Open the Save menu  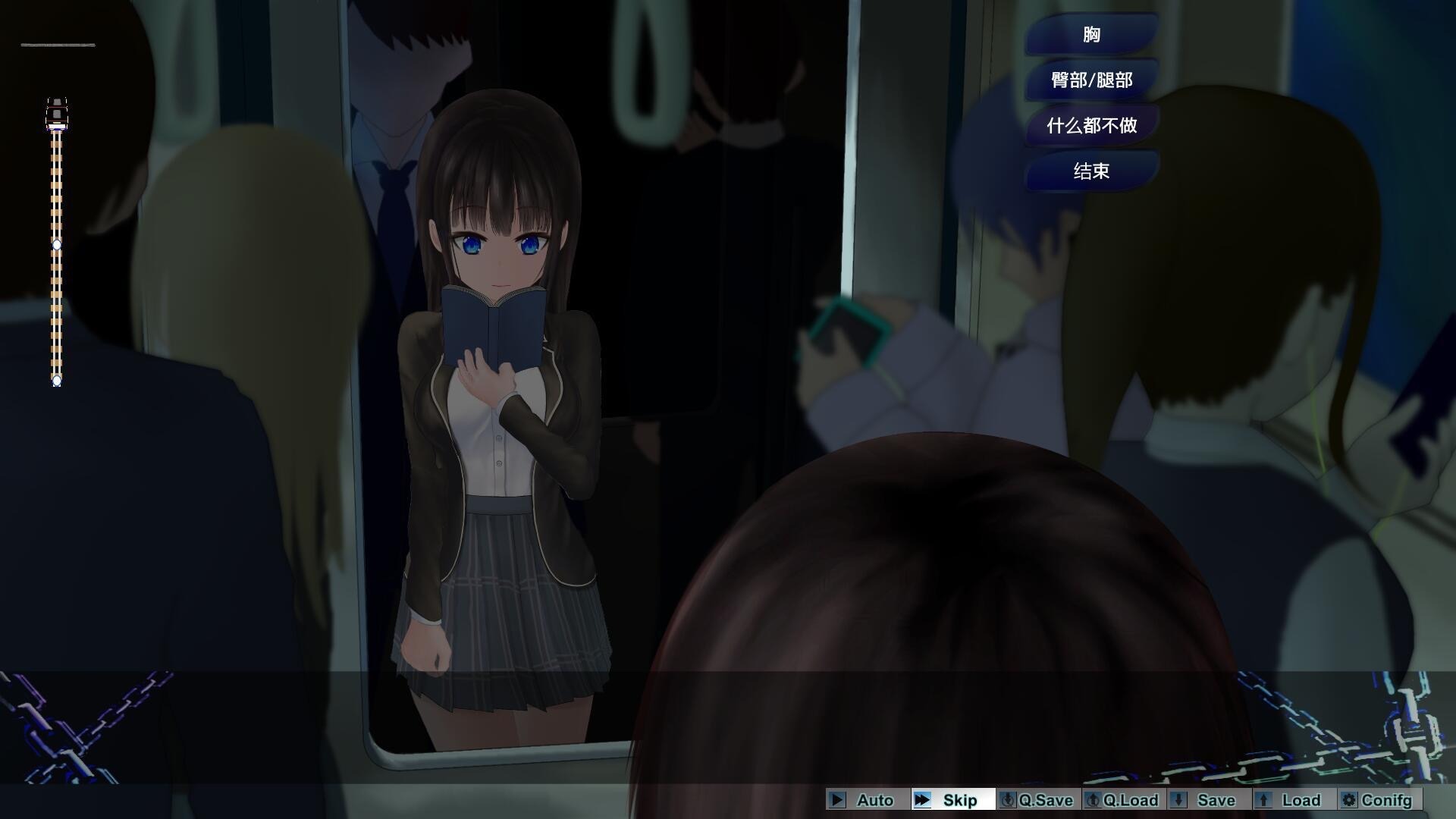pyautogui.click(x=1207, y=800)
